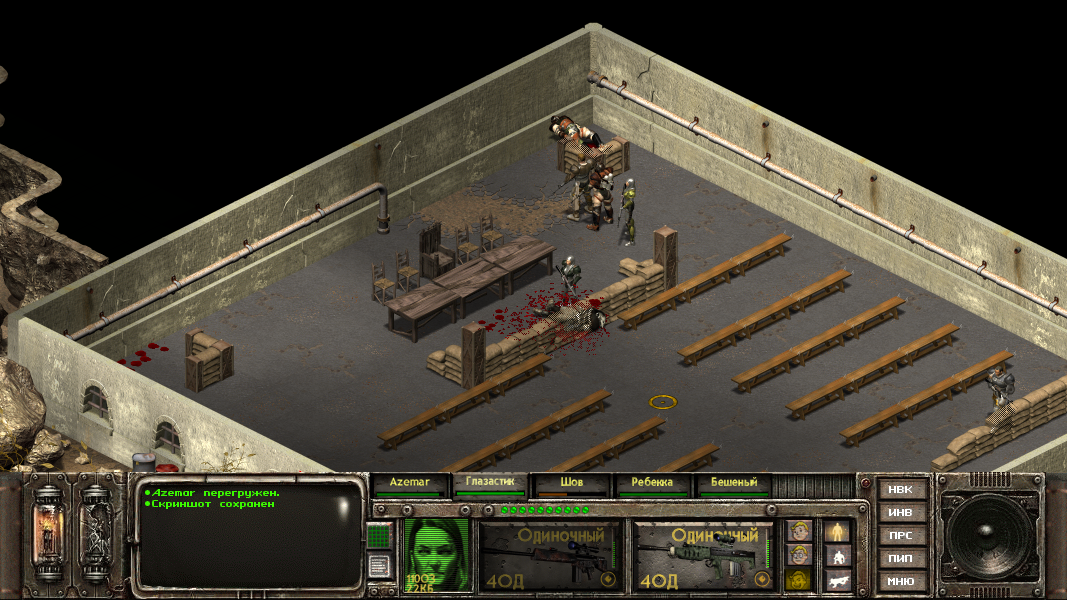1067x600 pixels.
Task: Select squad member Ребекка
Action: pos(651,483)
